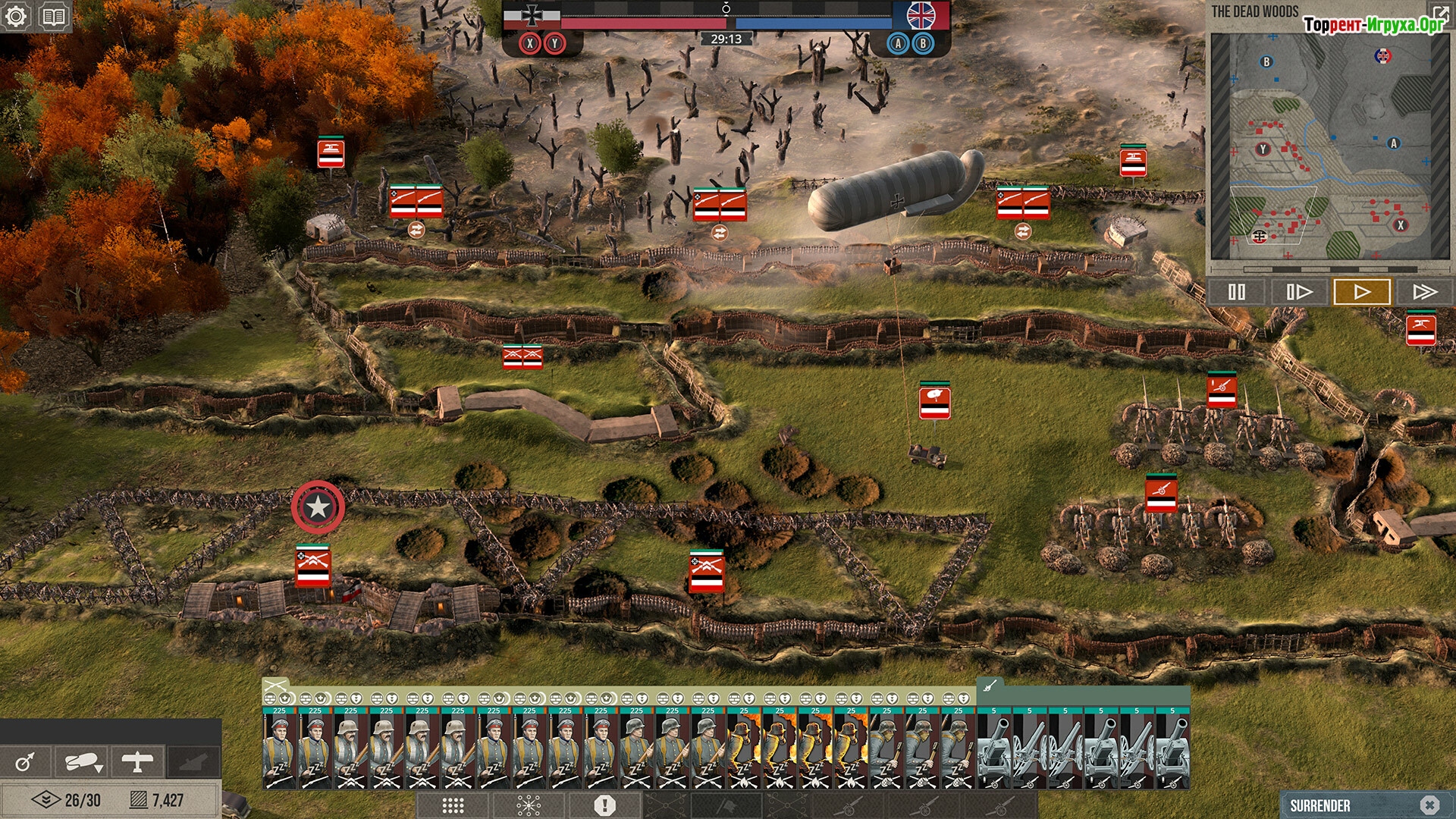Open the settings gear menu
Image resolution: width=1456 pixels, height=819 pixels.
click(16, 16)
